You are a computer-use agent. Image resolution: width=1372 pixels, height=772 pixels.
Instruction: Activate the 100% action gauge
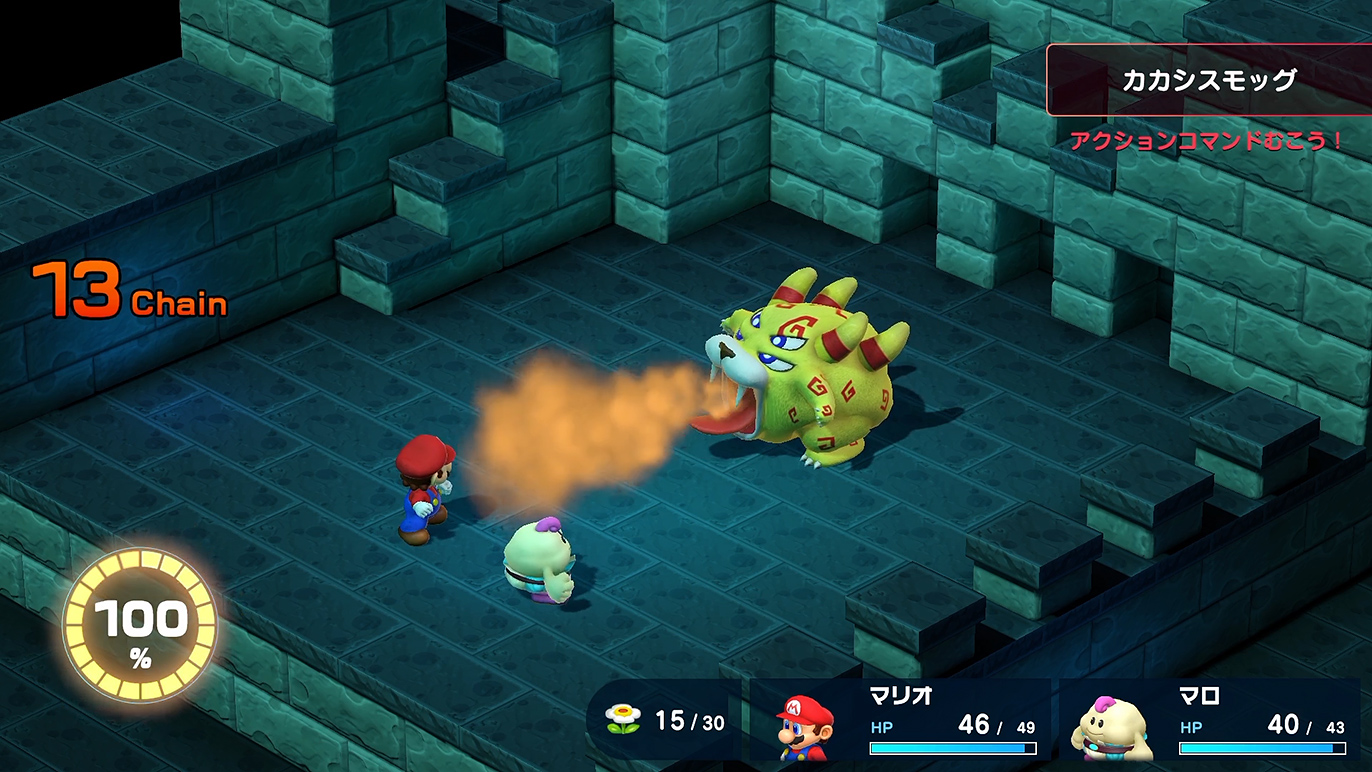pyautogui.click(x=140, y=626)
